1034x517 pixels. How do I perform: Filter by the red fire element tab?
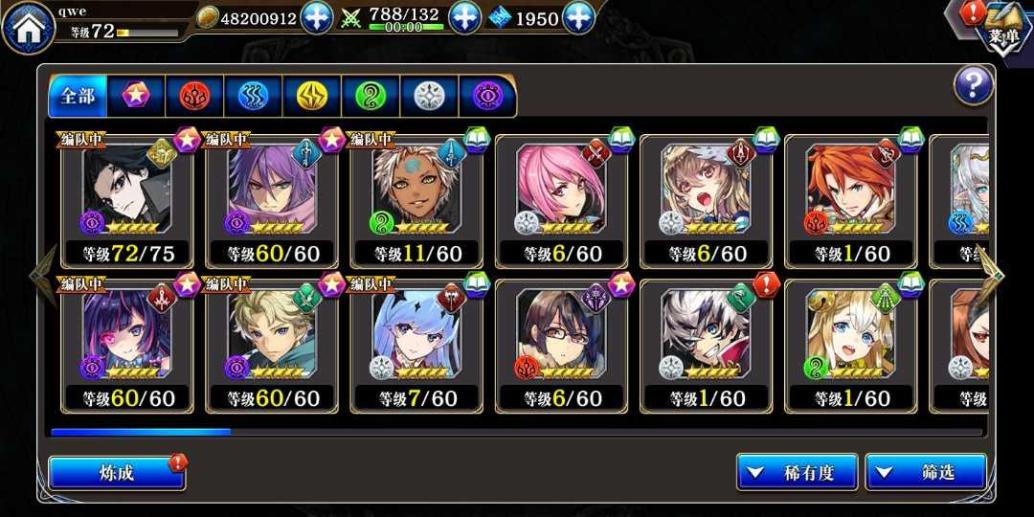(x=194, y=96)
